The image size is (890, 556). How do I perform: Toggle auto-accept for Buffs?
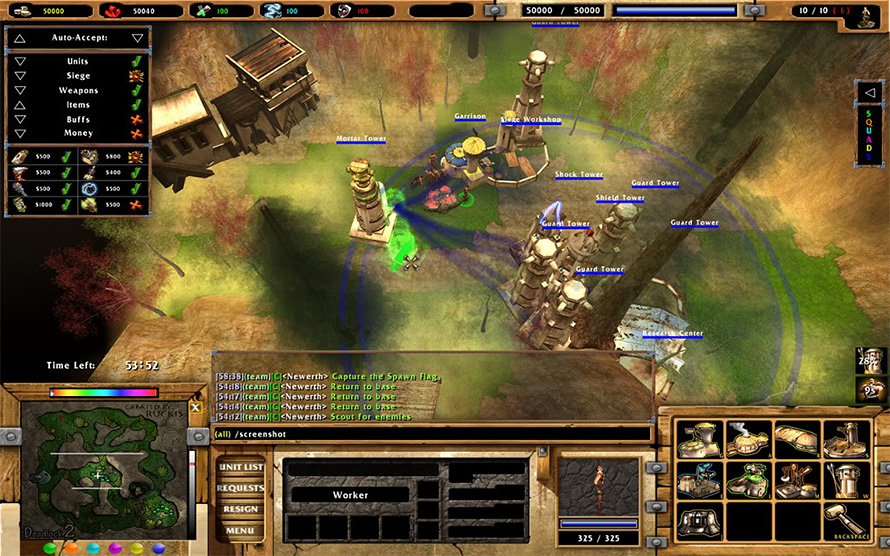[x=137, y=118]
